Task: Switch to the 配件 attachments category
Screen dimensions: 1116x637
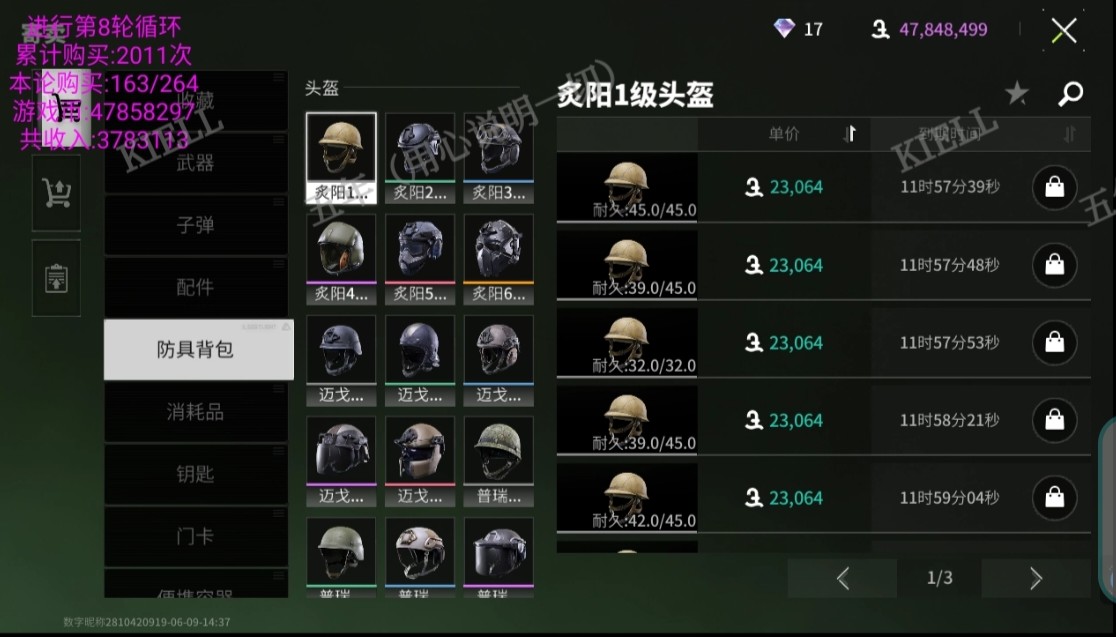Action: coord(195,287)
